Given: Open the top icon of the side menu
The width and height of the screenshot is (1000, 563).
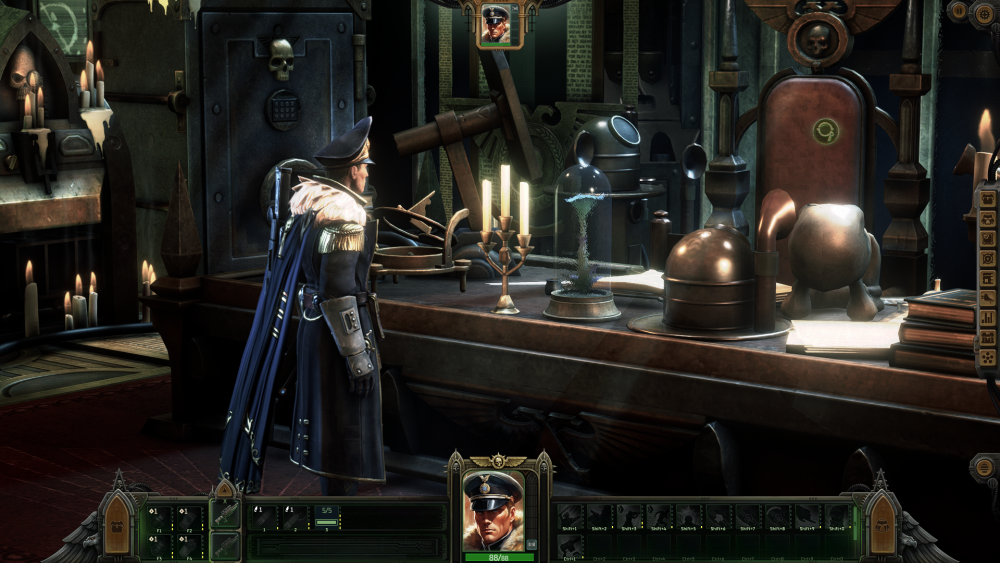Looking at the screenshot, I should click(988, 198).
